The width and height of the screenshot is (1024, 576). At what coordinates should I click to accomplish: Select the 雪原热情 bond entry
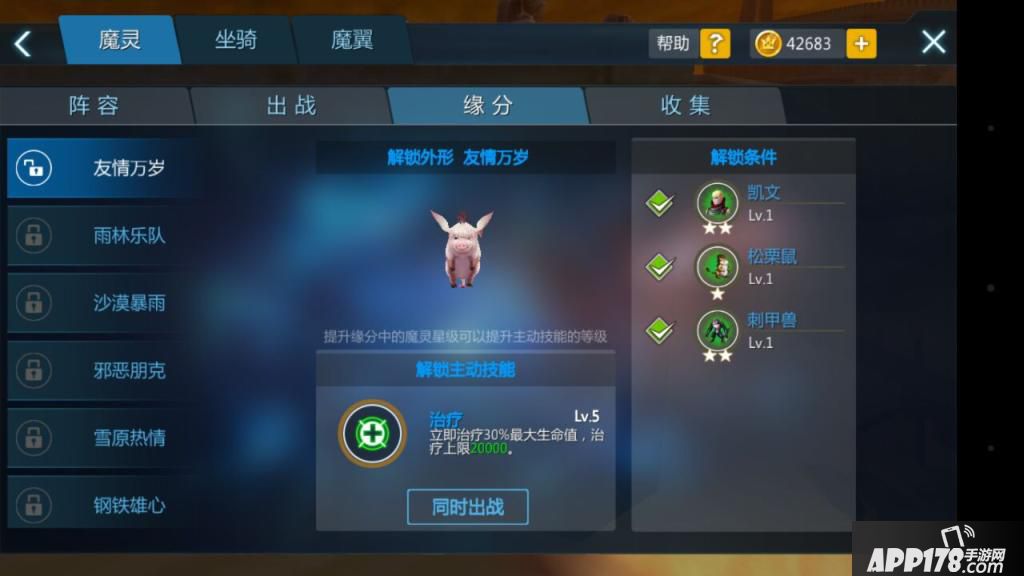[102, 438]
